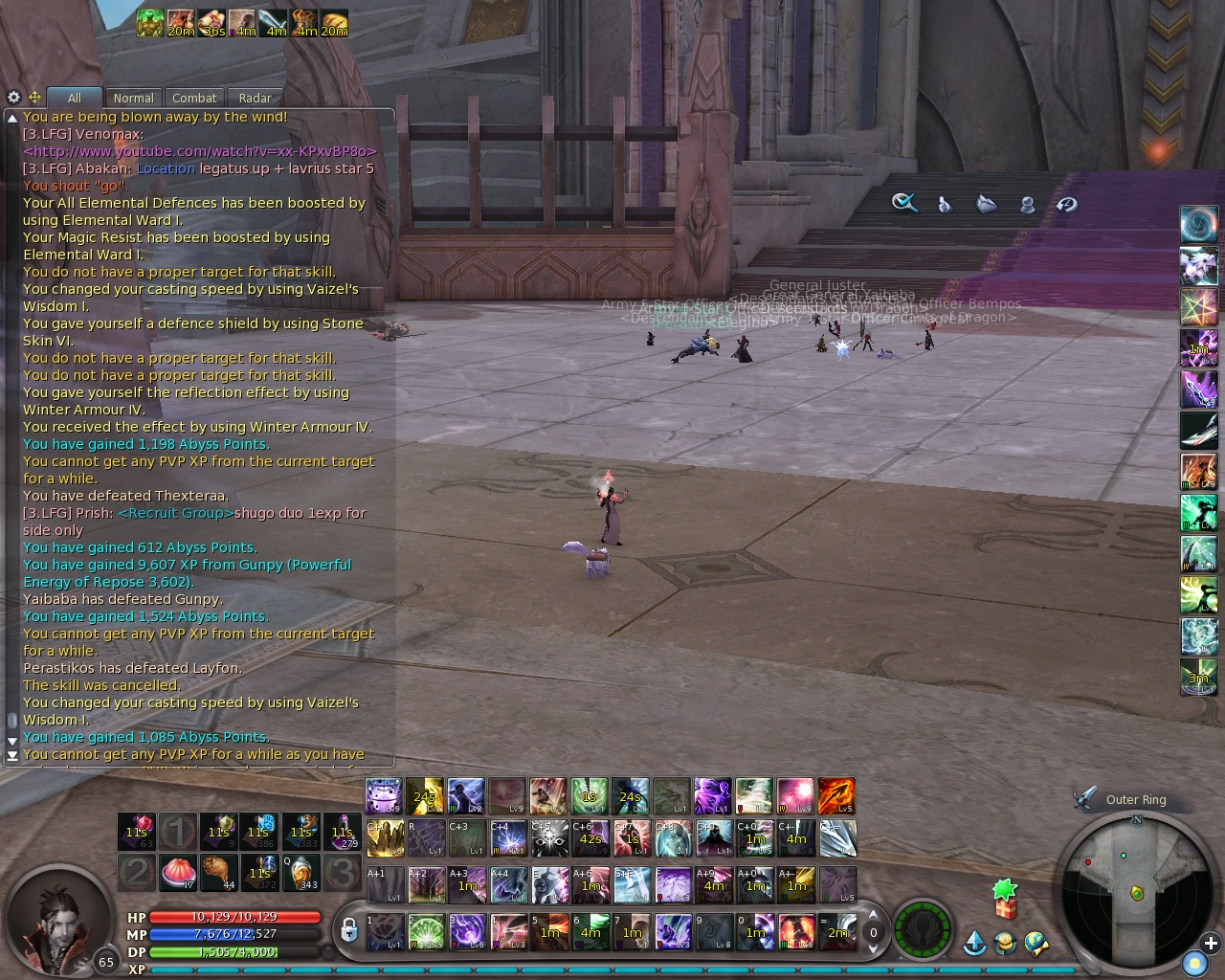The width and height of the screenshot is (1225, 980).
Task: Switch to the Normal chat tab
Action: point(133,98)
